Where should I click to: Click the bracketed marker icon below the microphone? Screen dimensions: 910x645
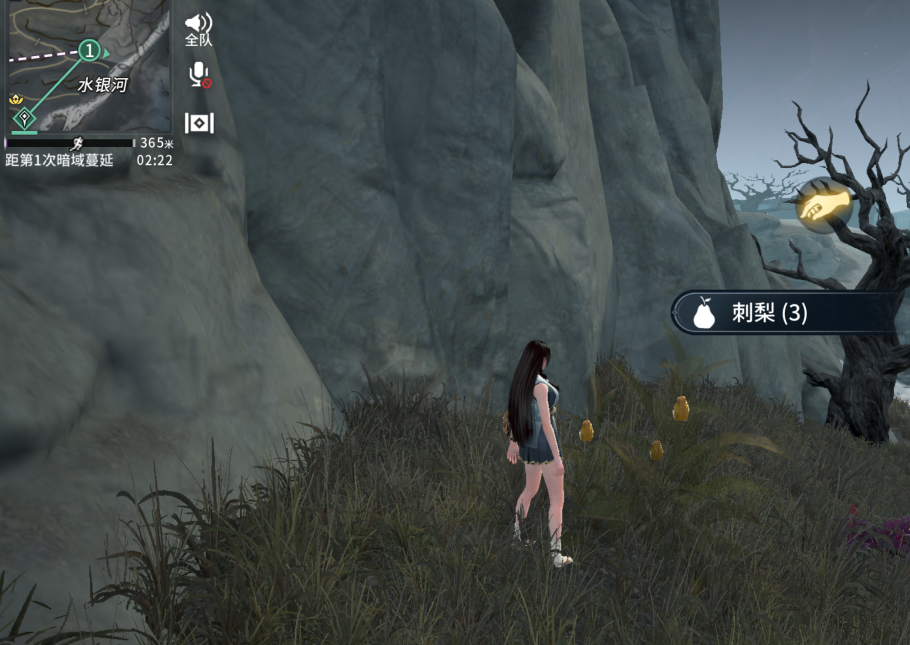point(199,123)
